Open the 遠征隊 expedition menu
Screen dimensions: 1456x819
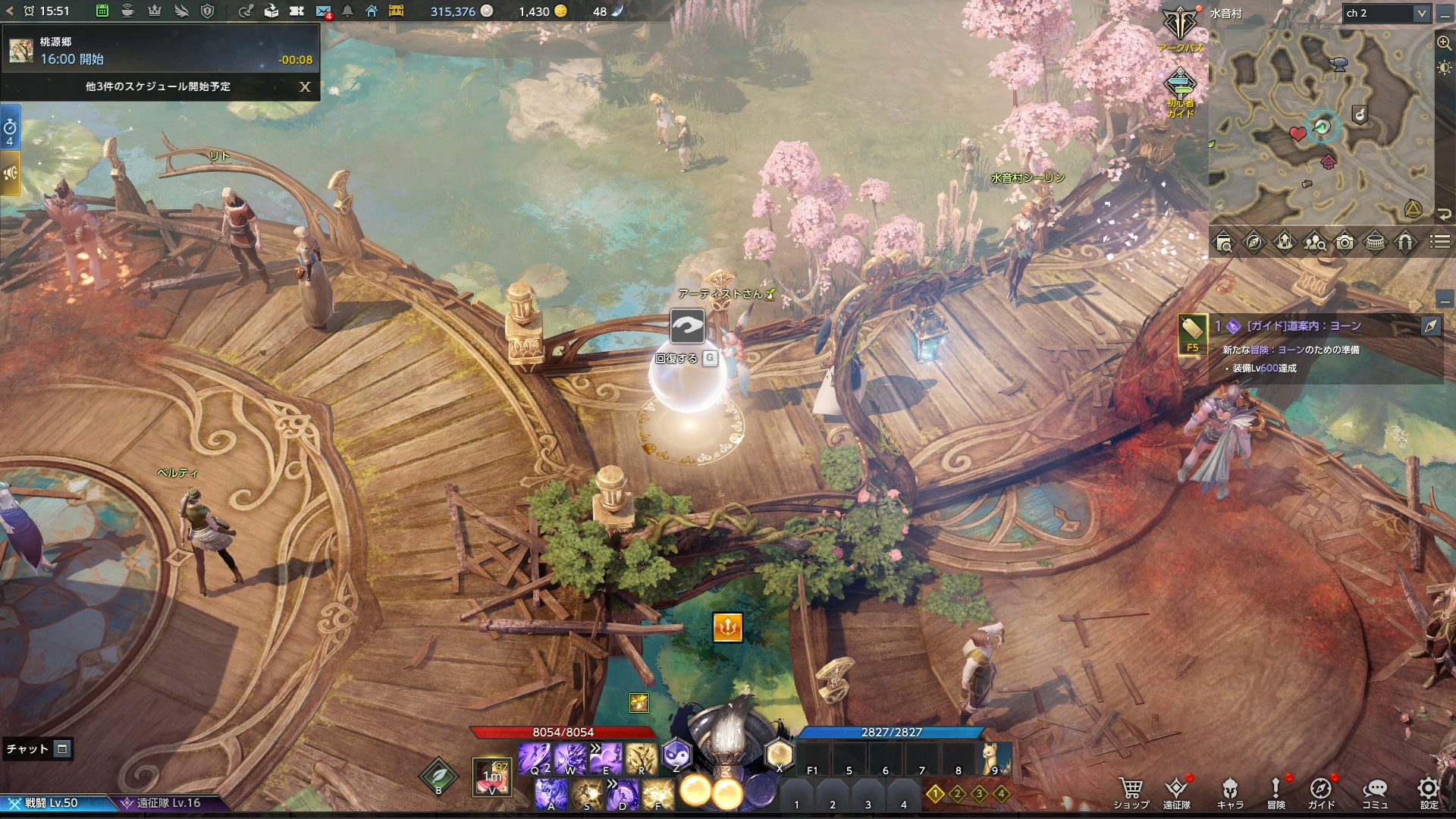pyautogui.click(x=1176, y=793)
